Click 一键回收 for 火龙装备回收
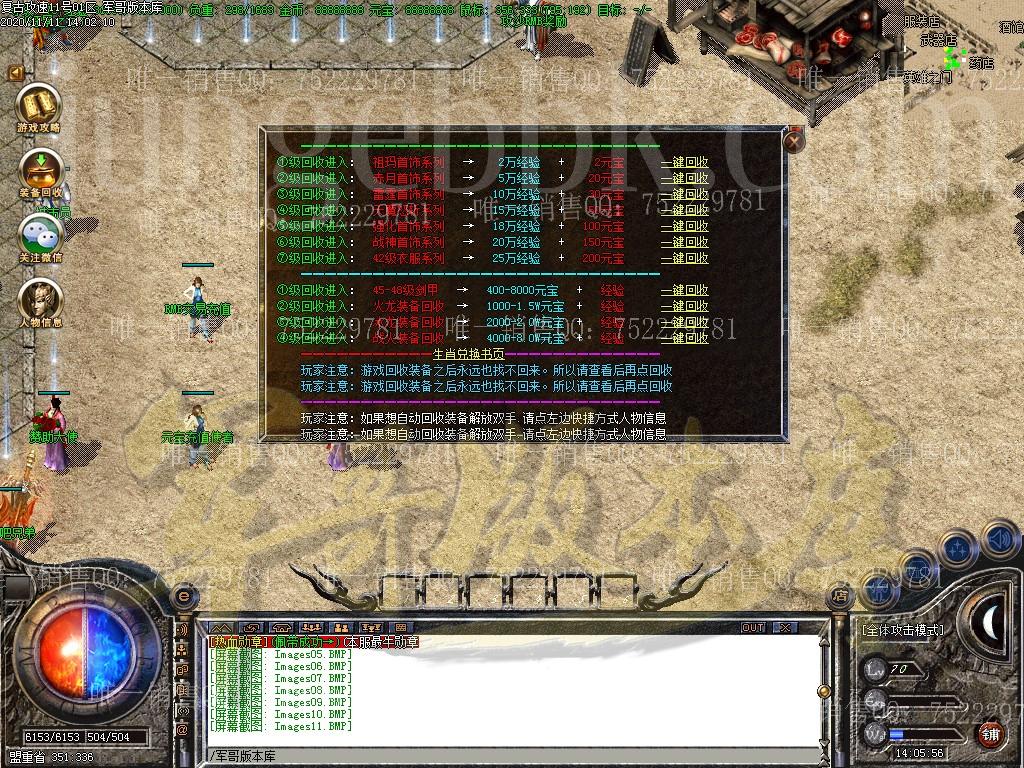 684,307
